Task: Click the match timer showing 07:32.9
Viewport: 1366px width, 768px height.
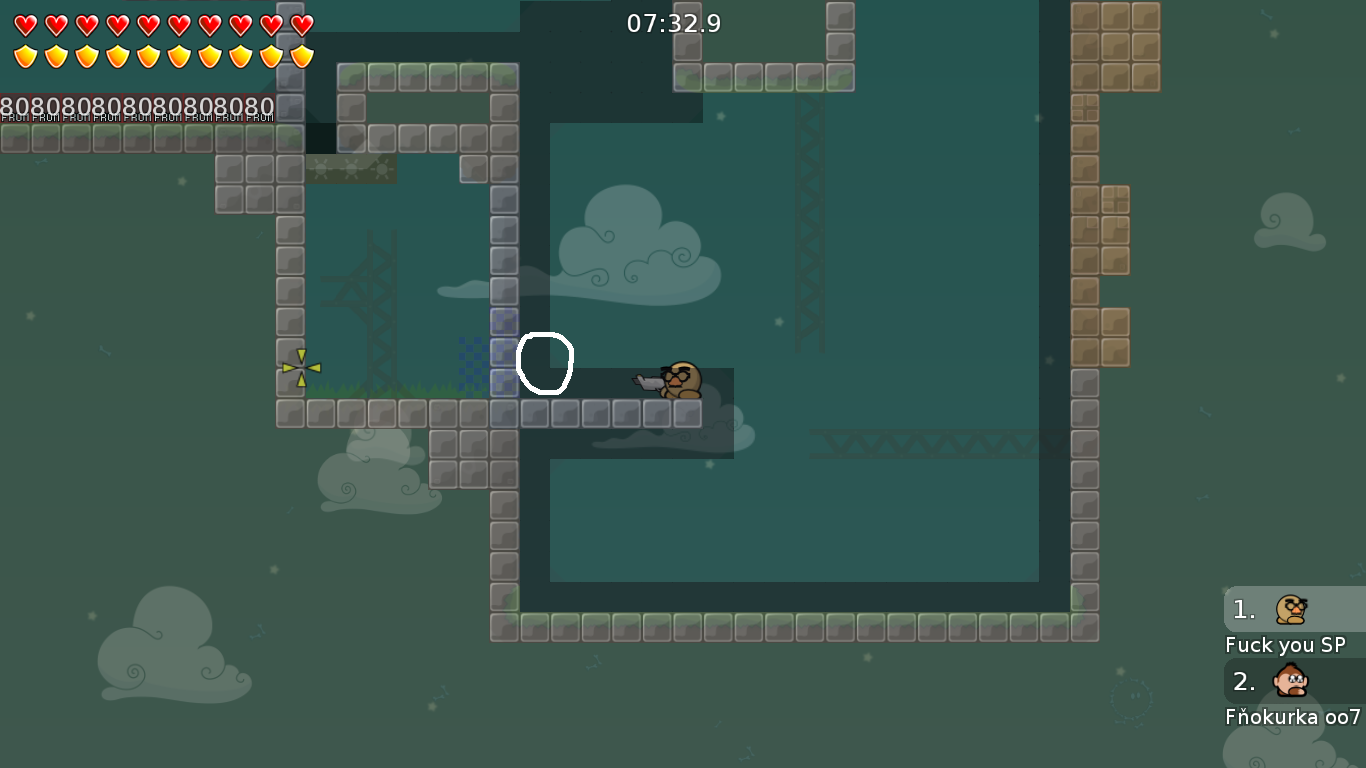Action: (672, 23)
